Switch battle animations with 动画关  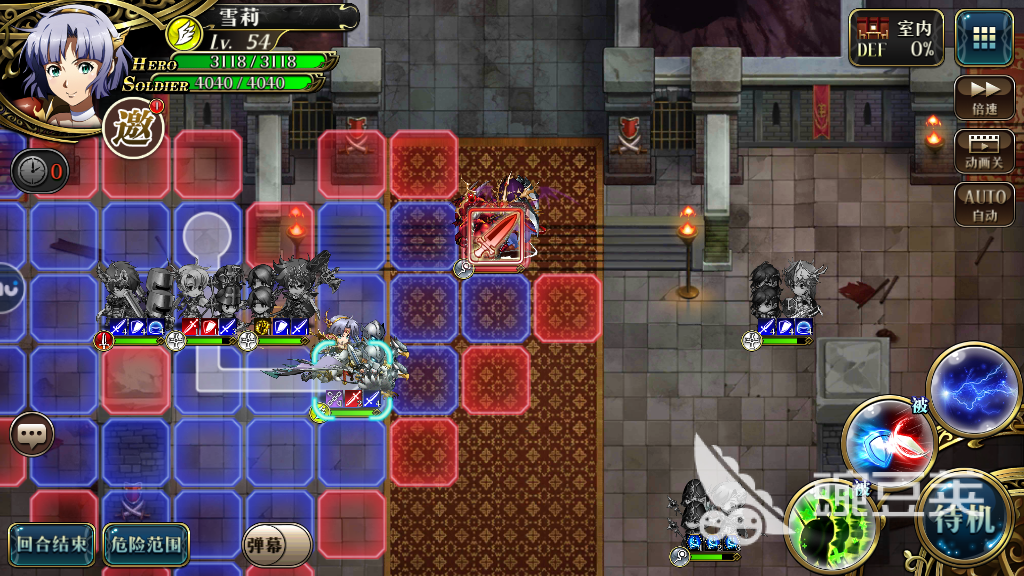click(984, 150)
